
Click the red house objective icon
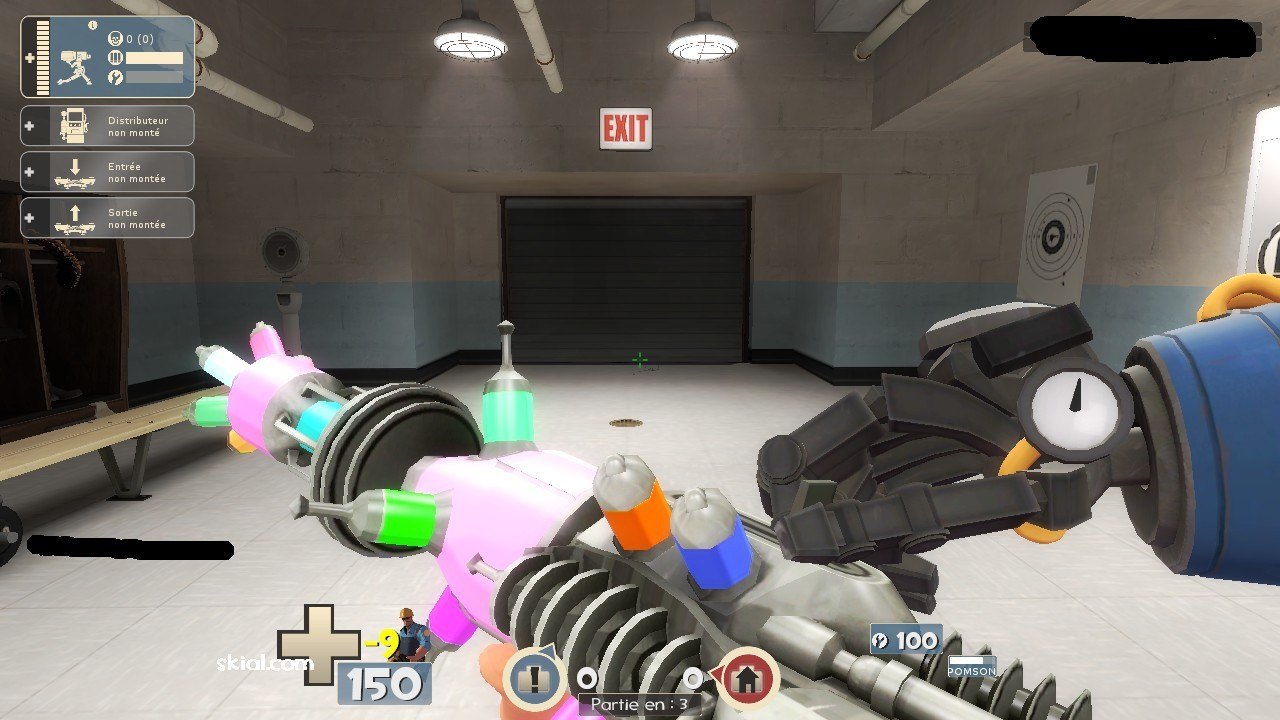(746, 678)
